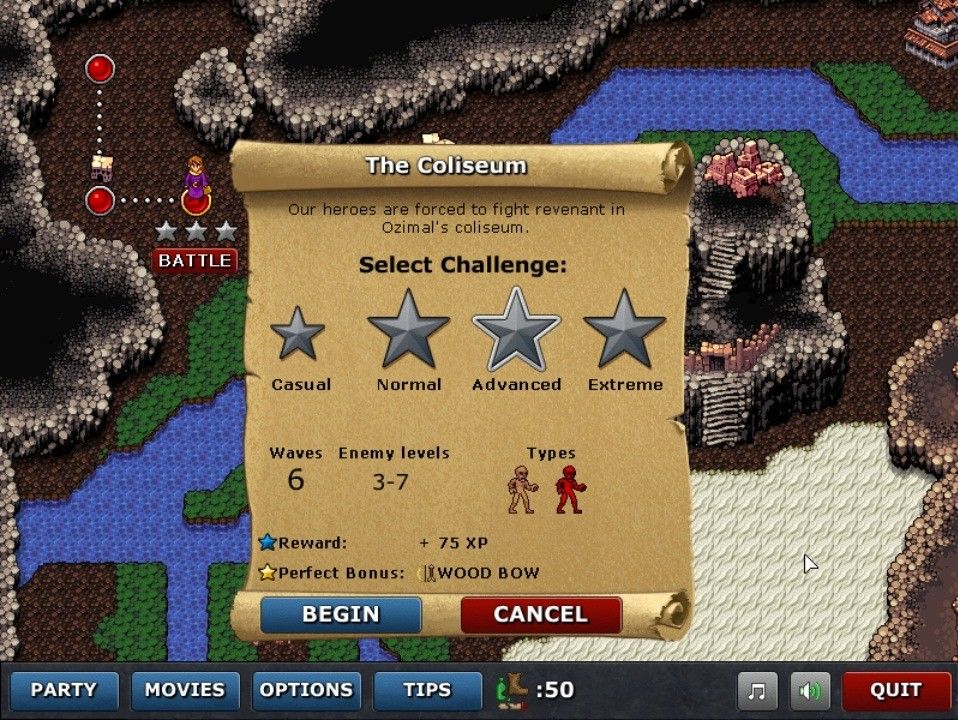
Task: Select the top red level node
Action: [x=100, y=69]
